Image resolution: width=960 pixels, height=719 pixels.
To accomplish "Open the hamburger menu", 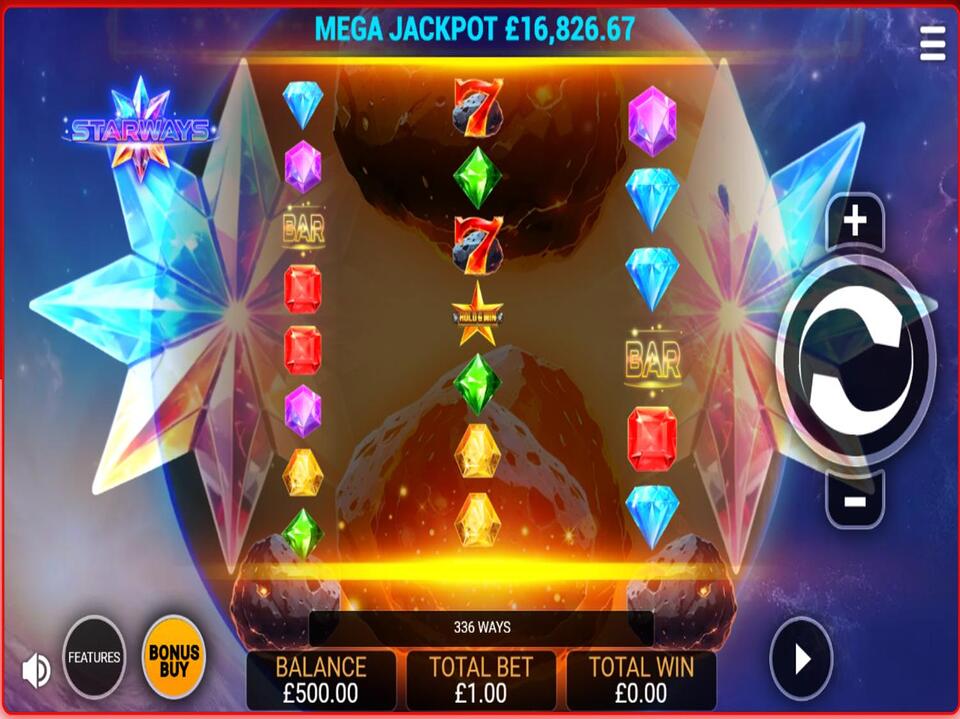I will click(x=932, y=43).
